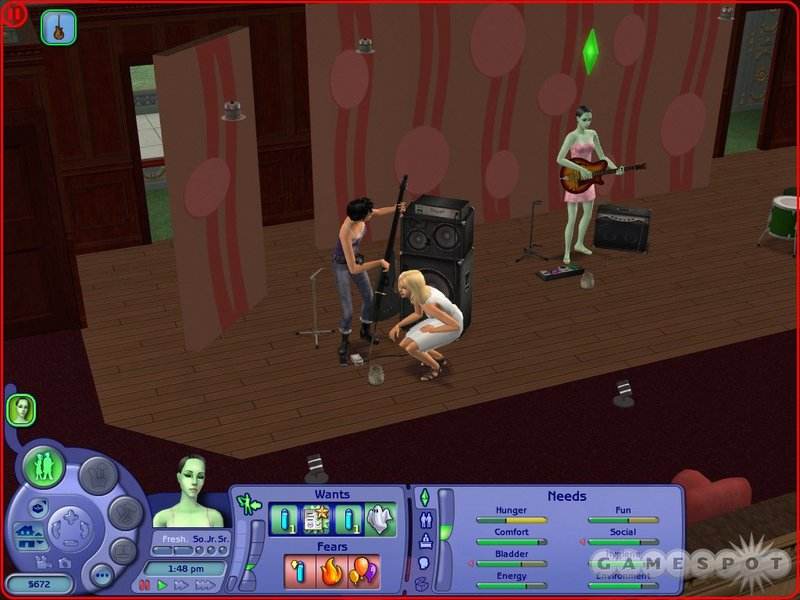Open the options button with three dots

(101, 575)
